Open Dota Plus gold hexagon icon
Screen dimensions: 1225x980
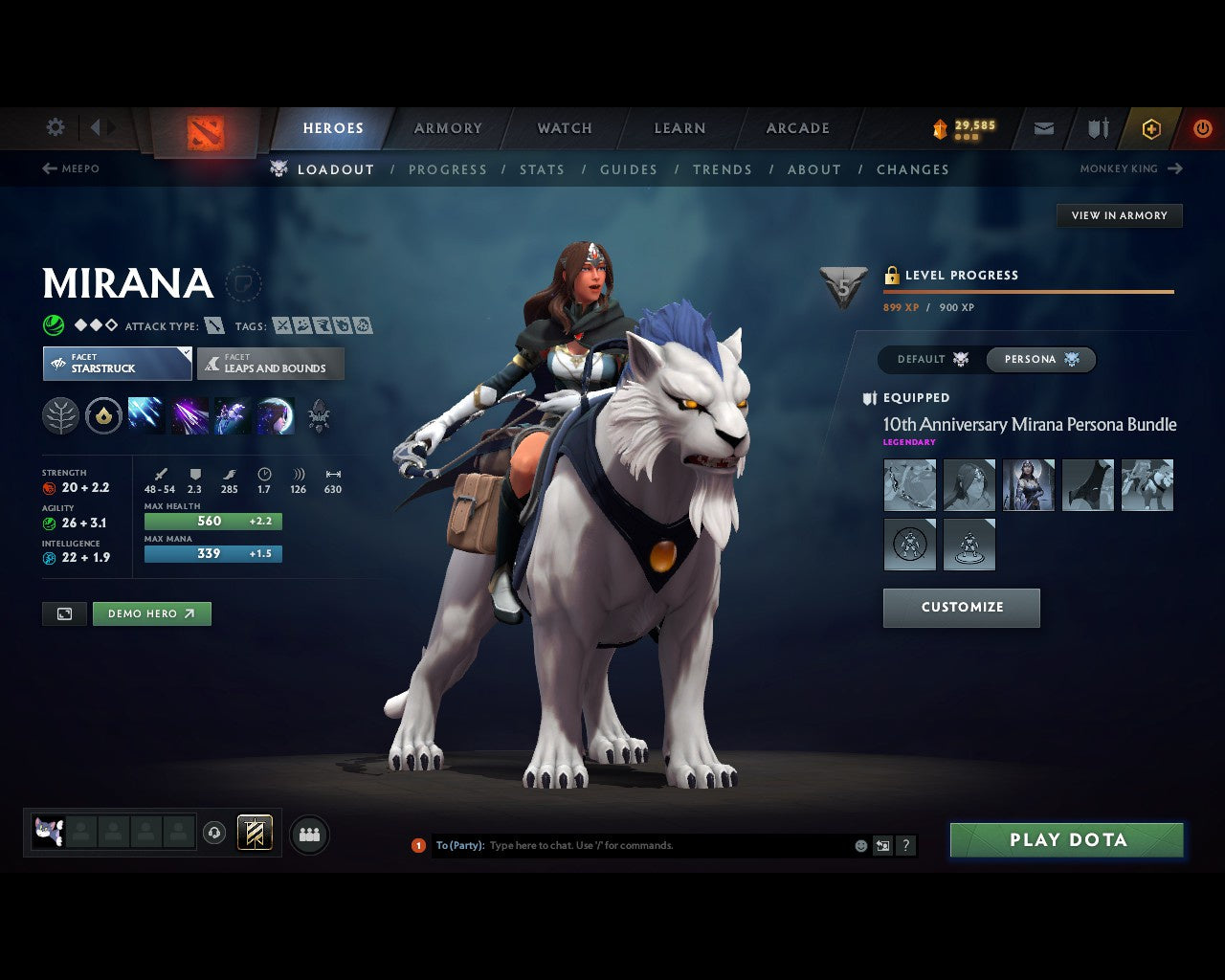coord(1151,127)
